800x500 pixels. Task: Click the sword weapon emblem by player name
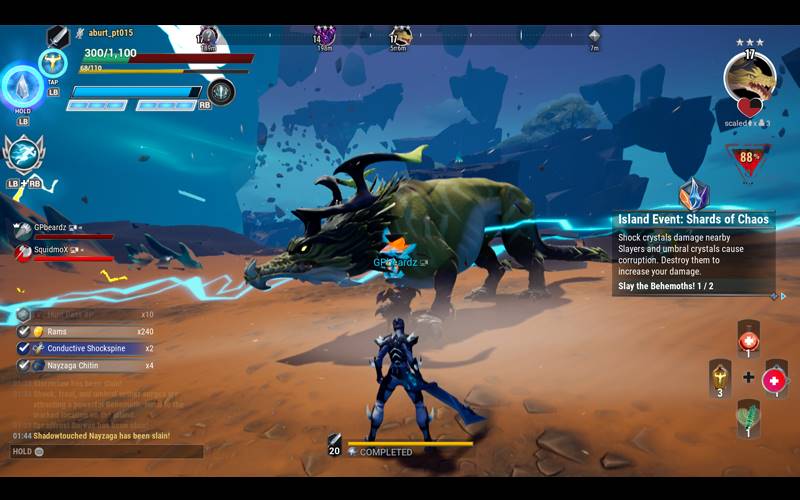click(x=58, y=36)
